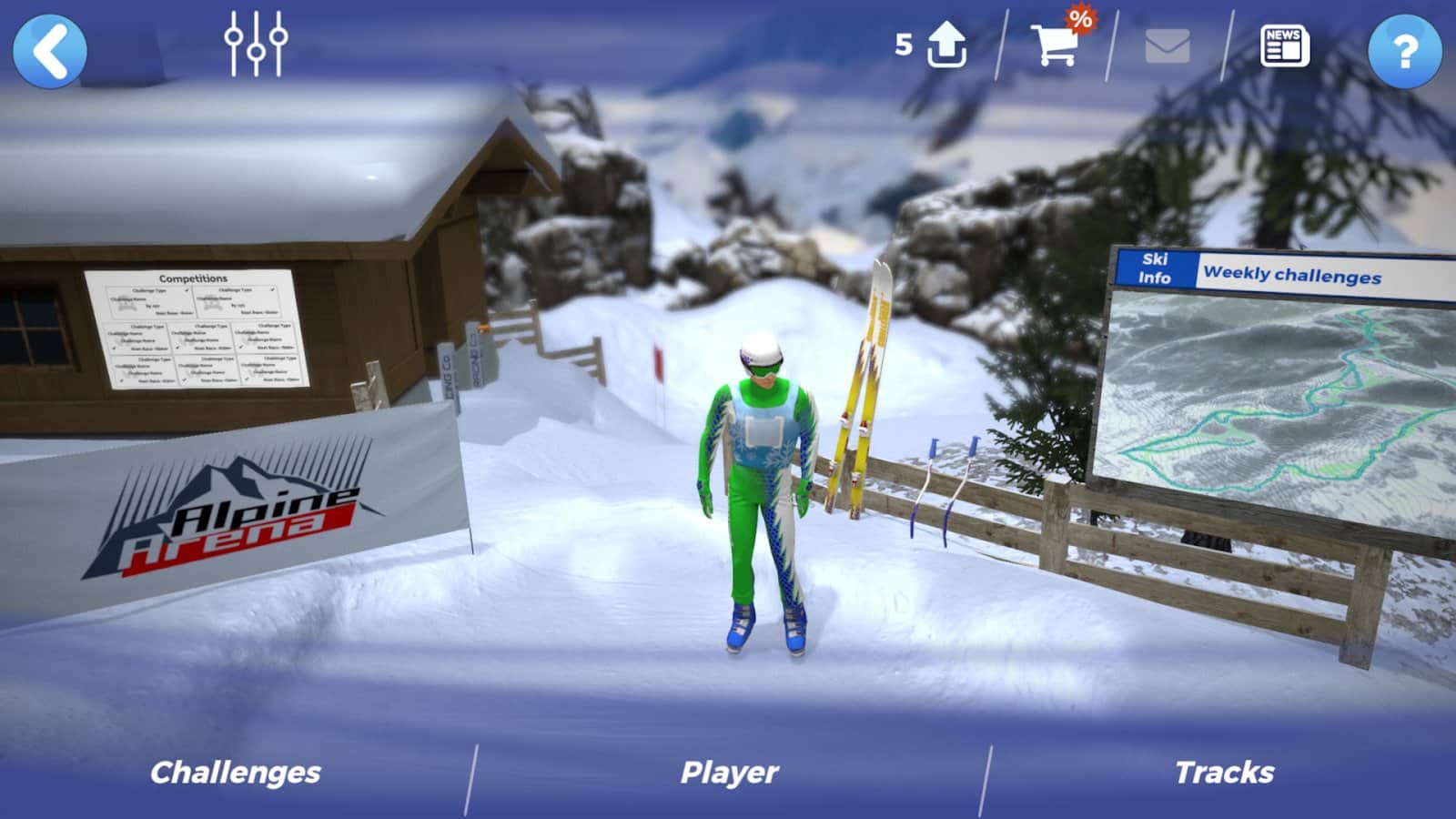Go back using the blue arrow button
Viewport: 1456px width, 819px height.
(50, 50)
